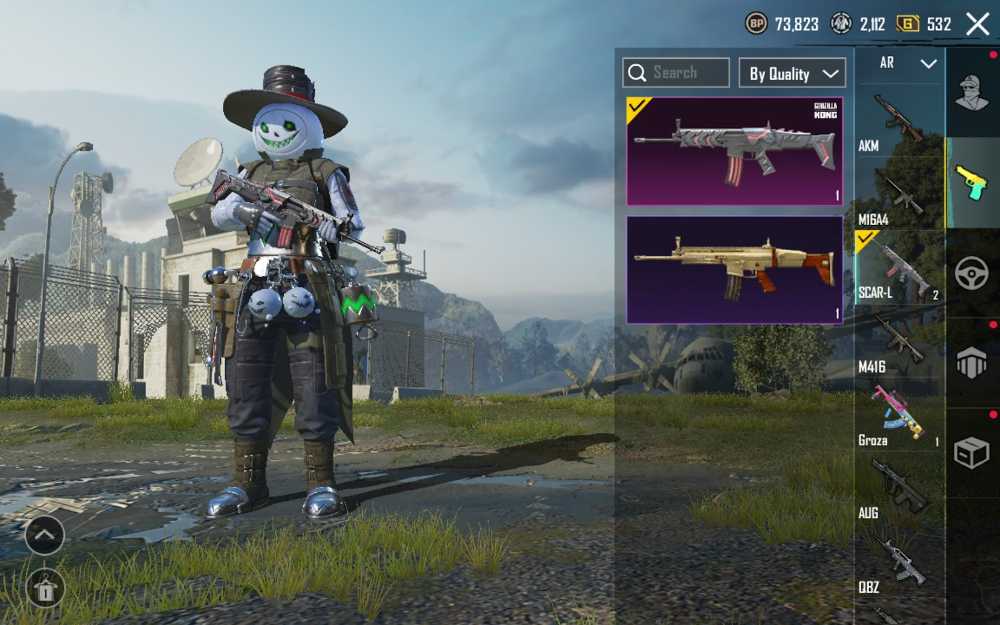
Task: Open the yellow pistol weapons tab
Action: coord(971,182)
